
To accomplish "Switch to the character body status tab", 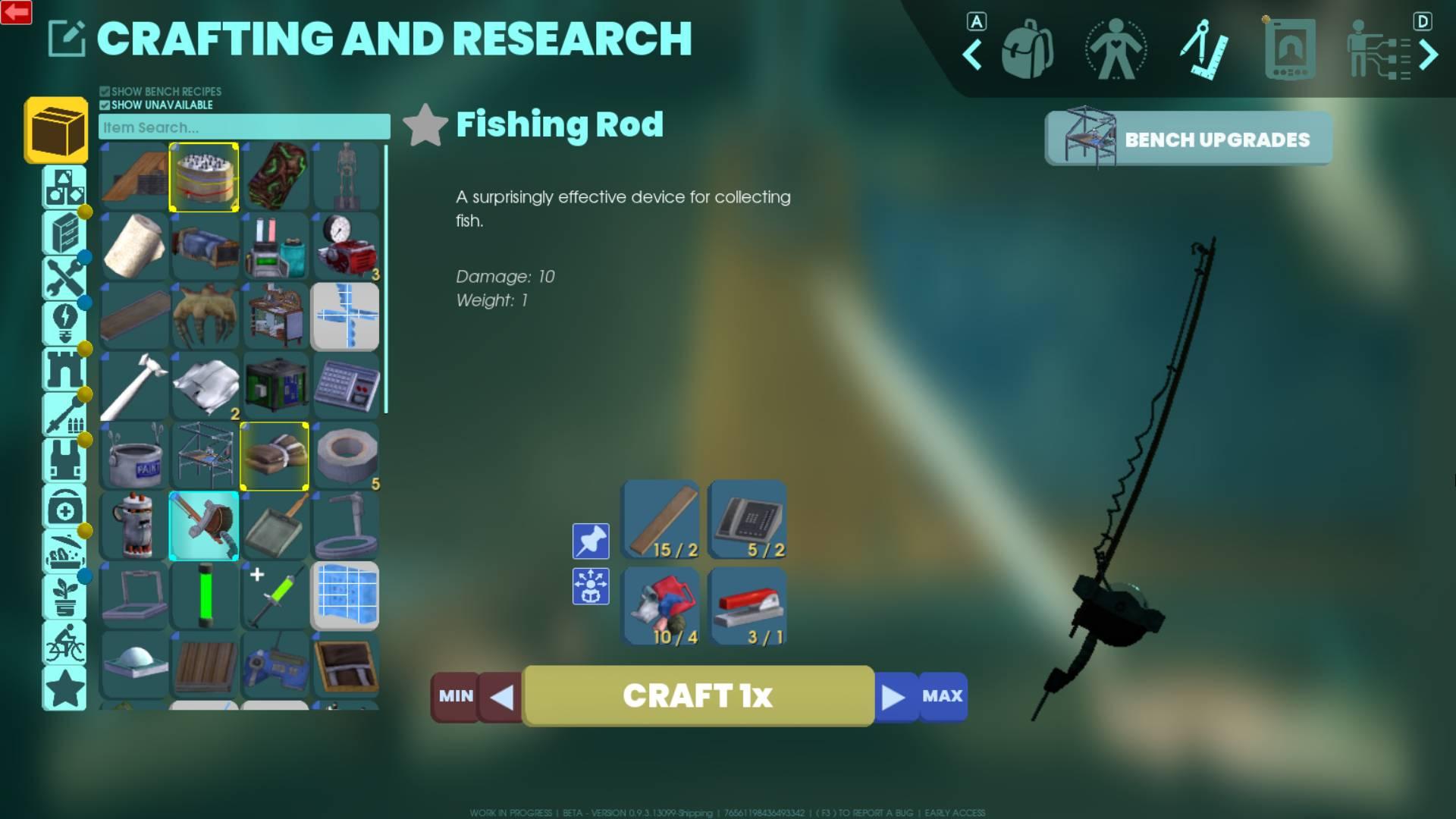I will [1116, 51].
